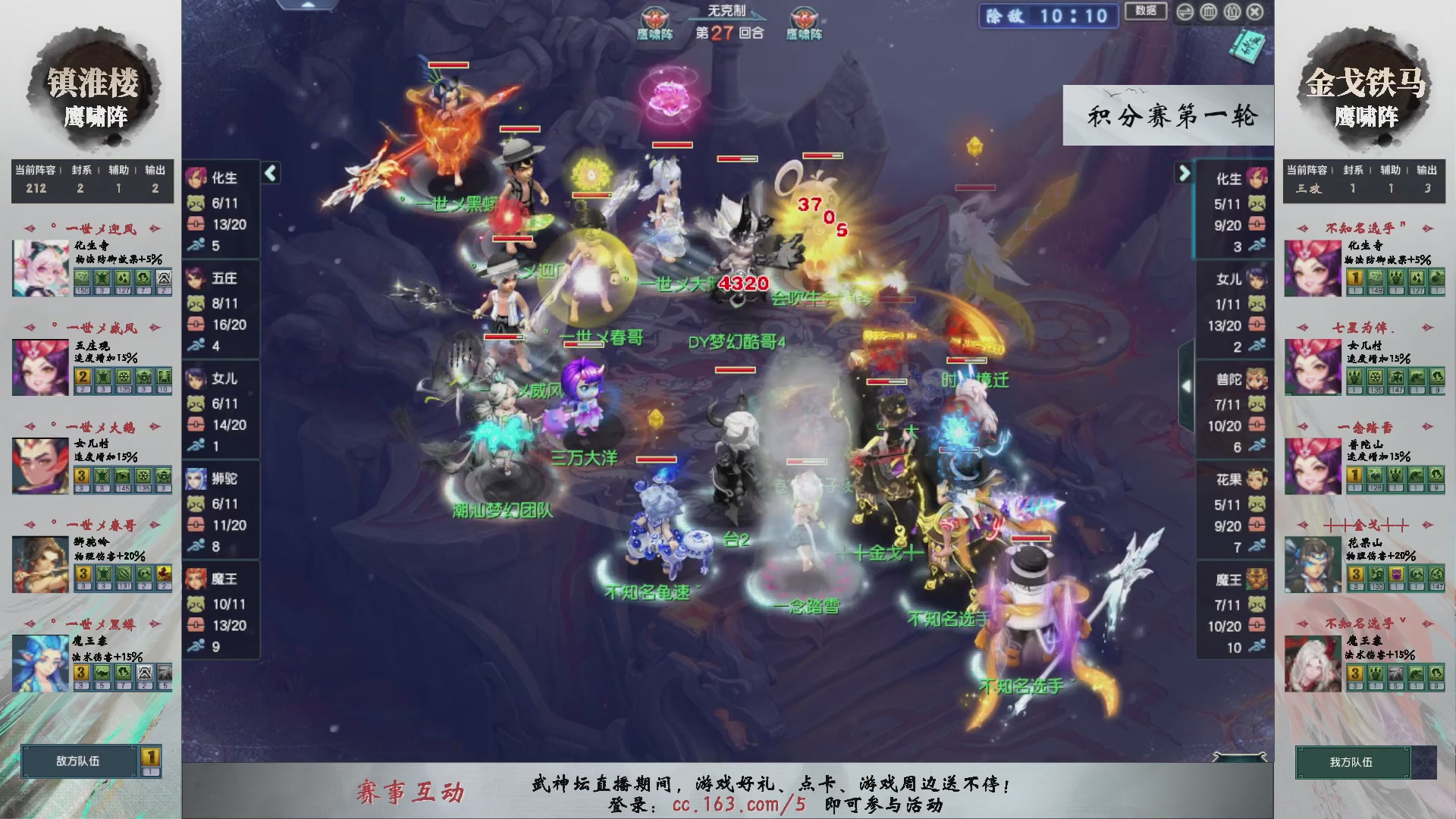Open the spectator book icon below the toolbar
The width and height of the screenshot is (1456, 819).
[1249, 45]
